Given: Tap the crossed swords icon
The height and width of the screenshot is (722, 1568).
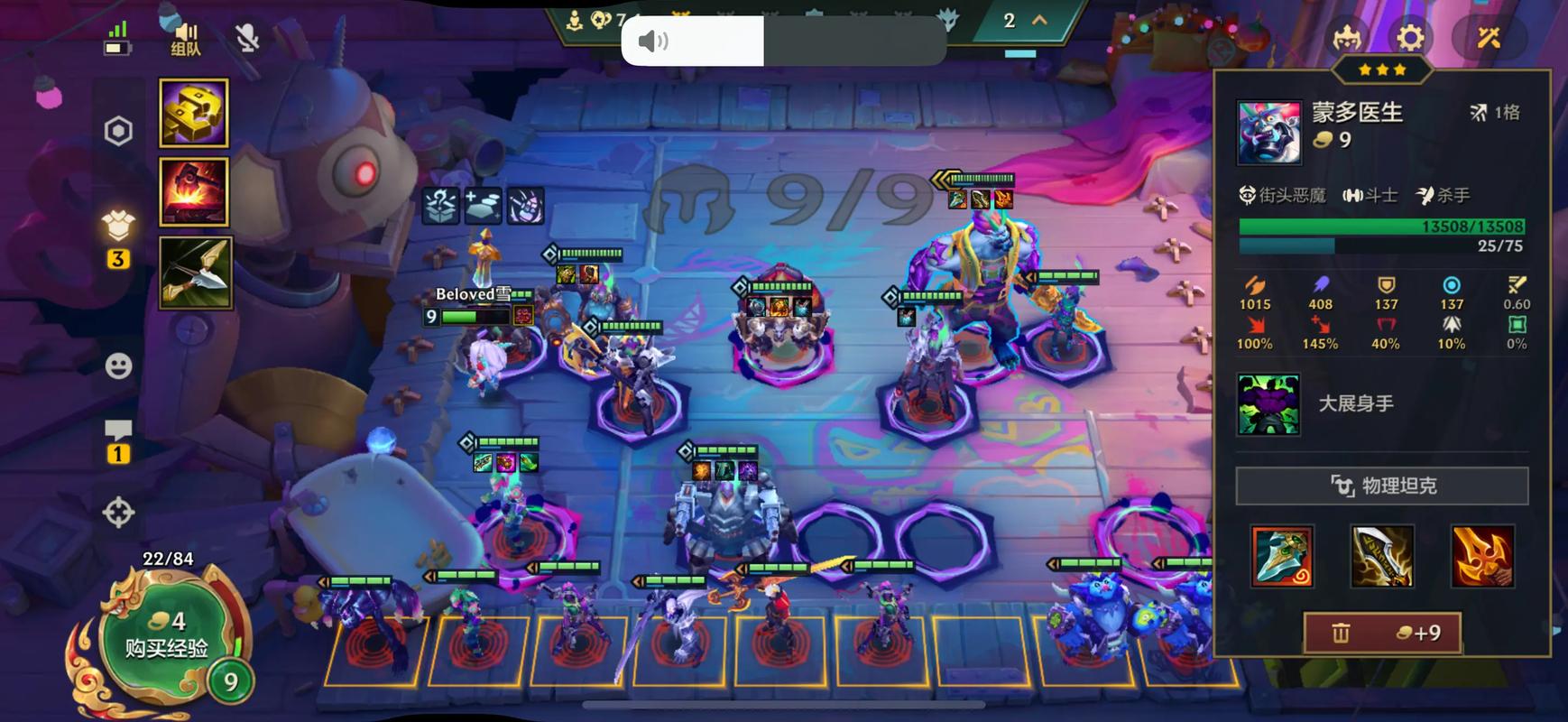Looking at the screenshot, I should (x=1488, y=38).
